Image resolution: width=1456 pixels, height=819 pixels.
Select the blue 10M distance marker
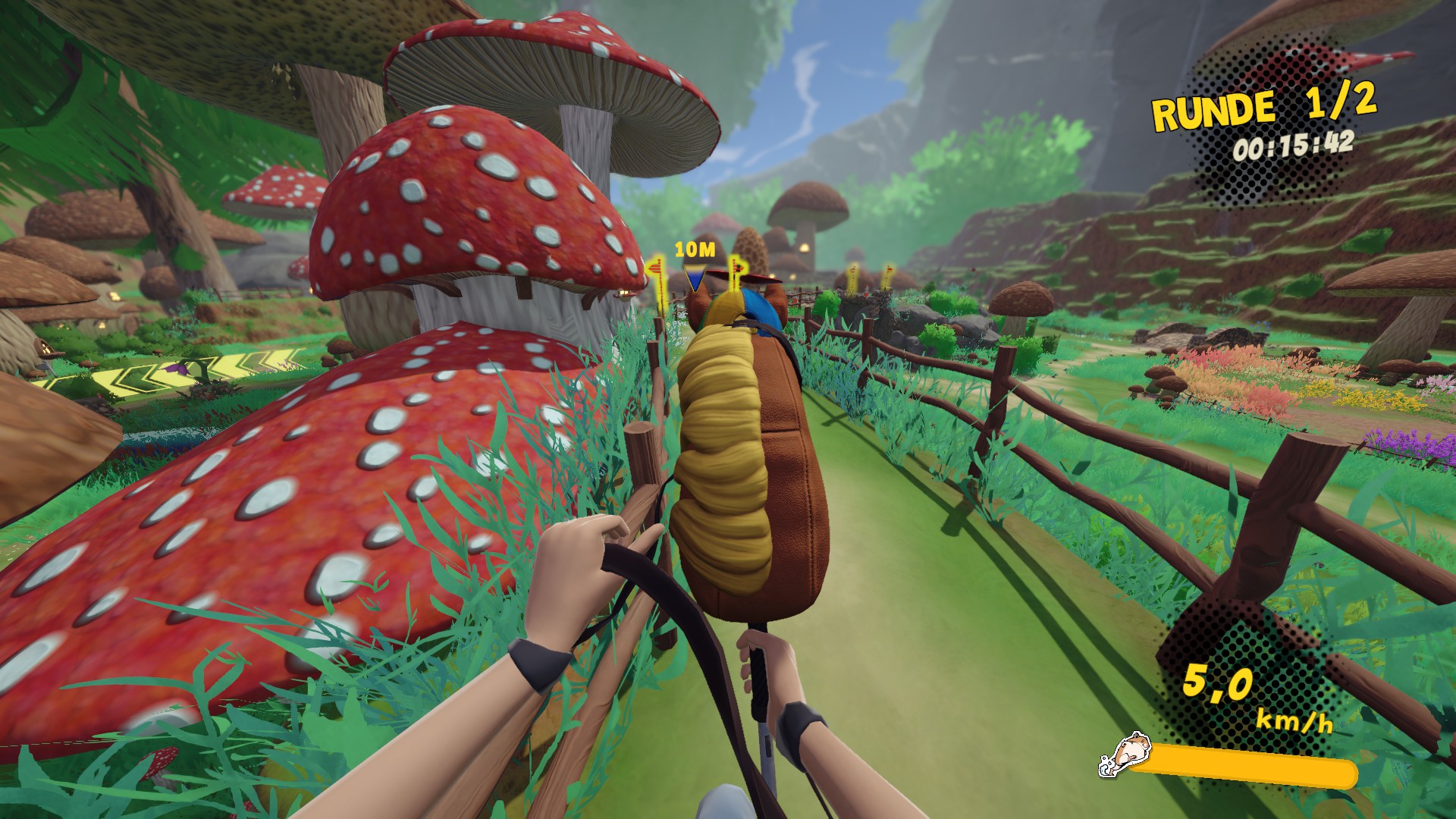[x=694, y=278]
